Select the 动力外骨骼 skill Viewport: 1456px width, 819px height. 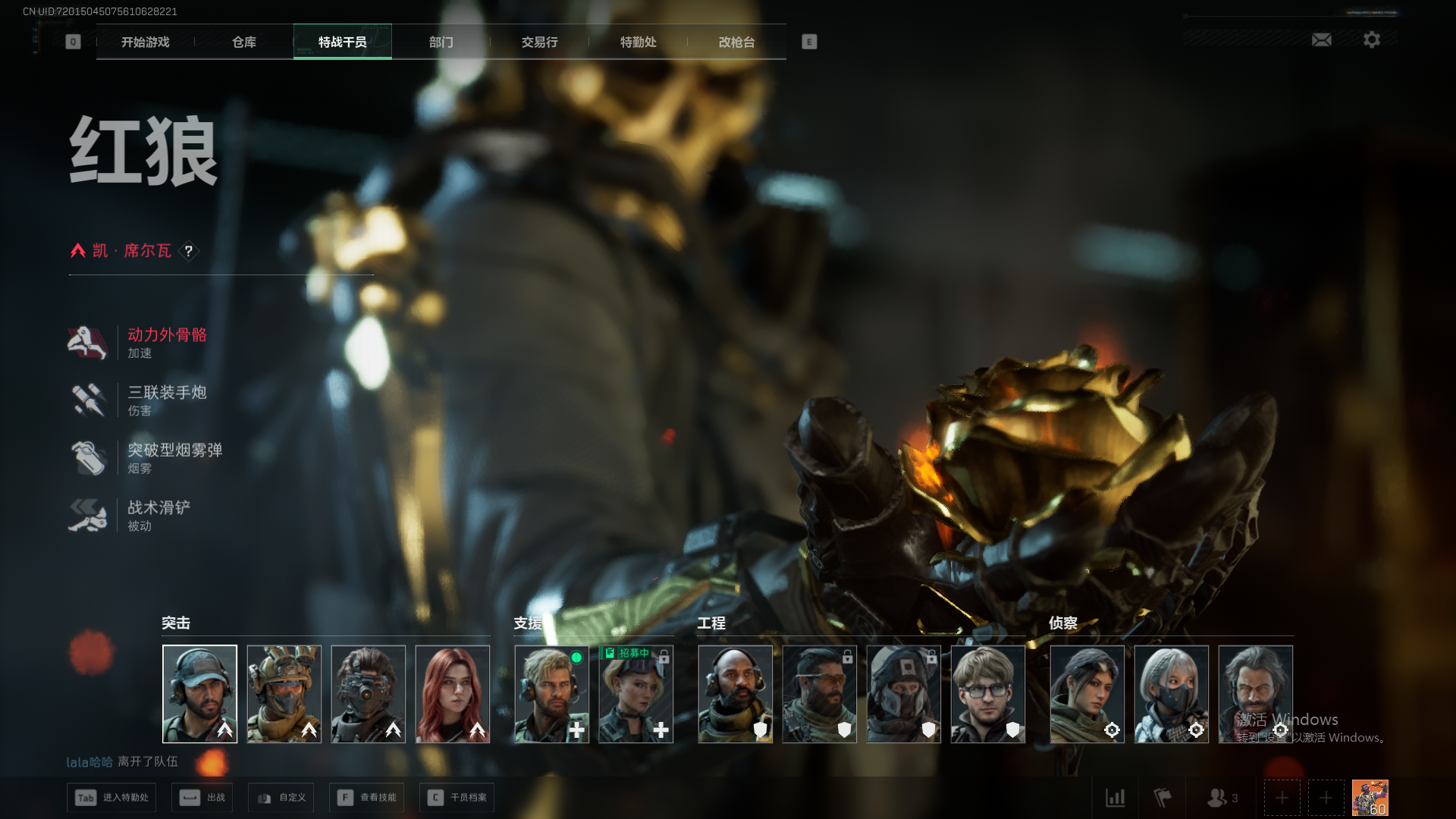(166, 343)
